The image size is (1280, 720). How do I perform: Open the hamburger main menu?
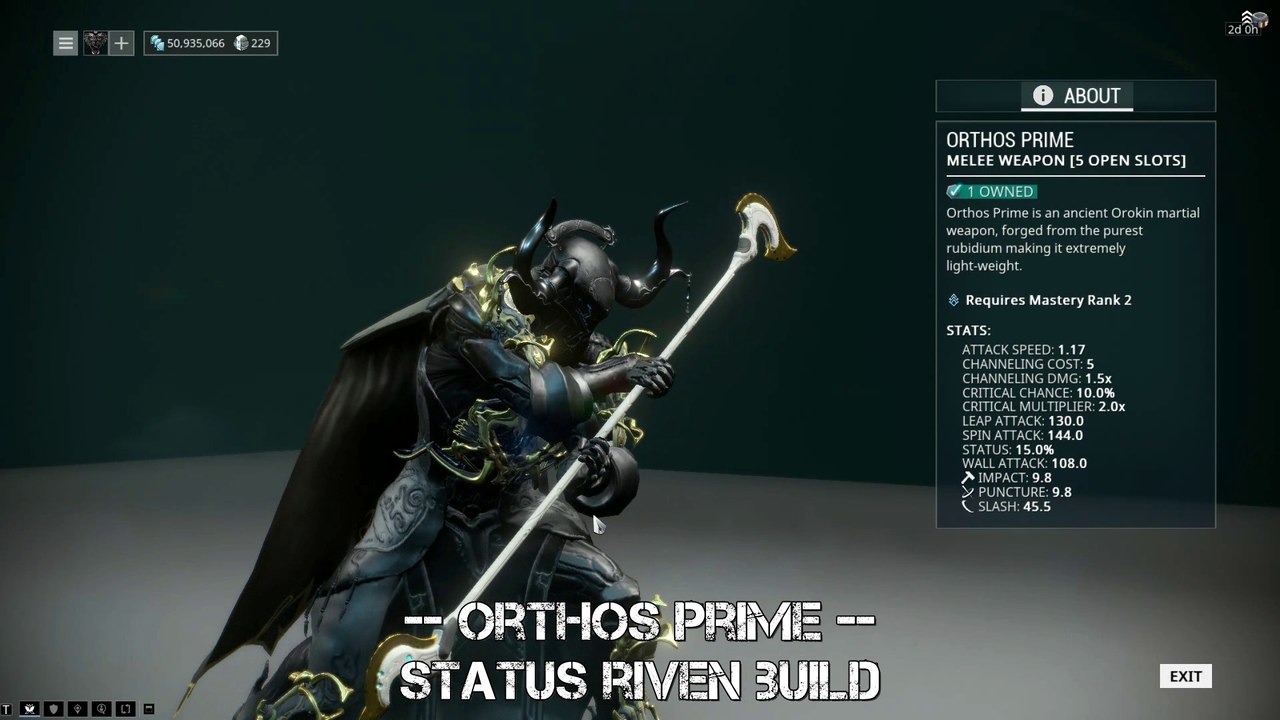point(65,43)
